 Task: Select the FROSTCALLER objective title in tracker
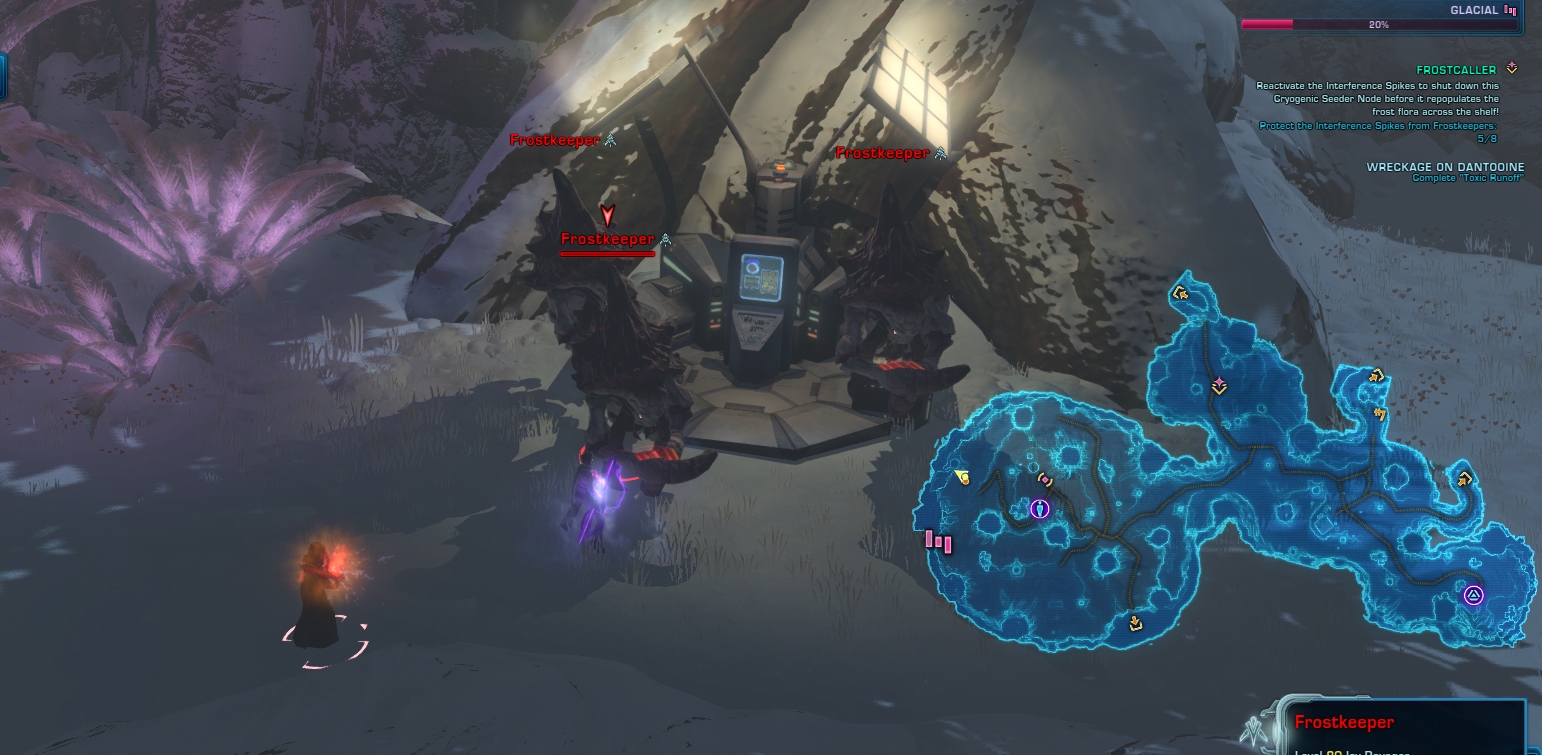tap(1456, 70)
